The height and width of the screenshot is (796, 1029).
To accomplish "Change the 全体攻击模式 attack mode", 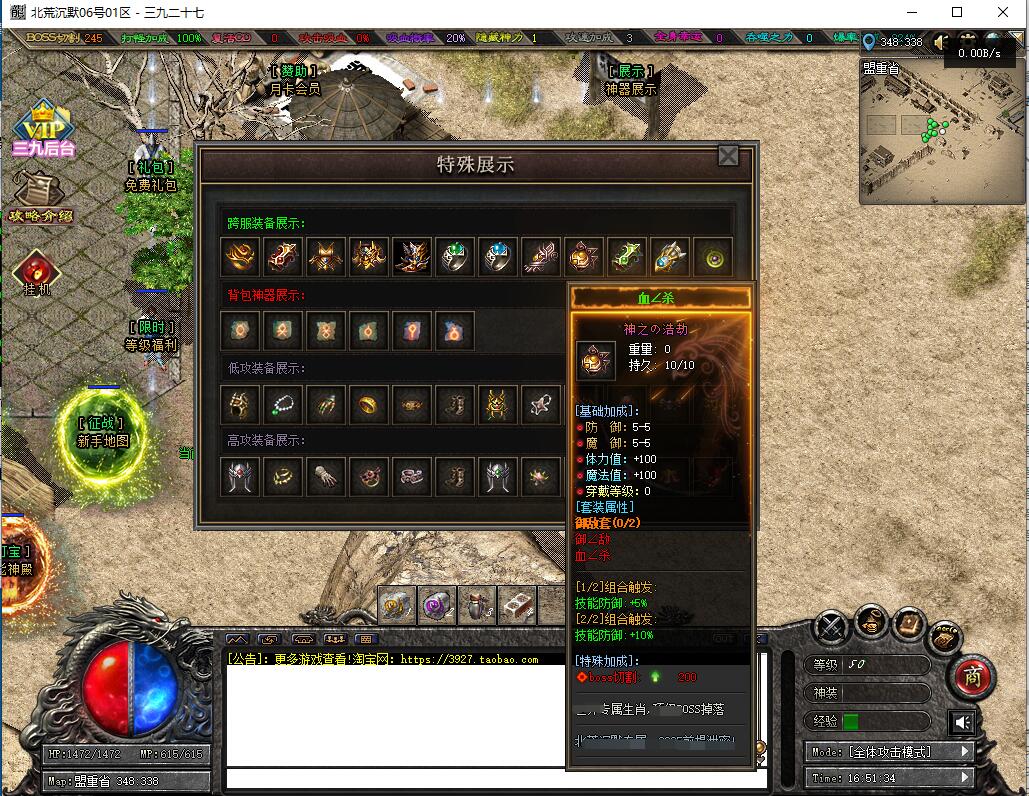I will pos(888,751).
